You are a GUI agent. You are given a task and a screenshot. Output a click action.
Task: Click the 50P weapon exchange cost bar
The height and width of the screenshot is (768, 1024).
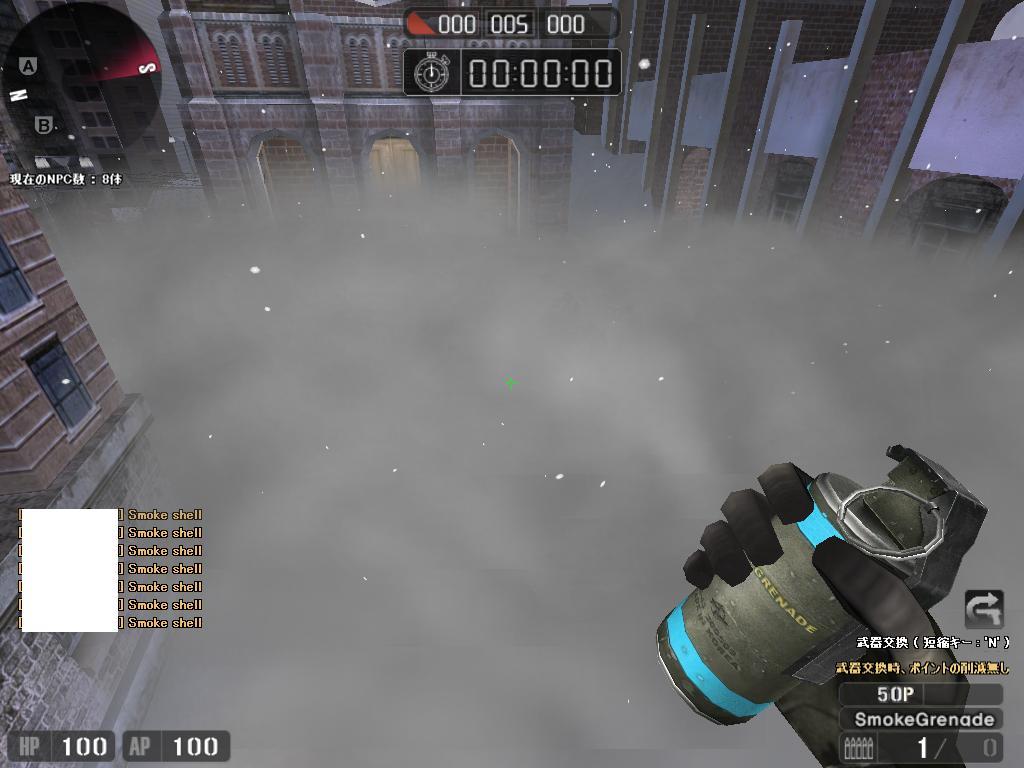point(919,694)
